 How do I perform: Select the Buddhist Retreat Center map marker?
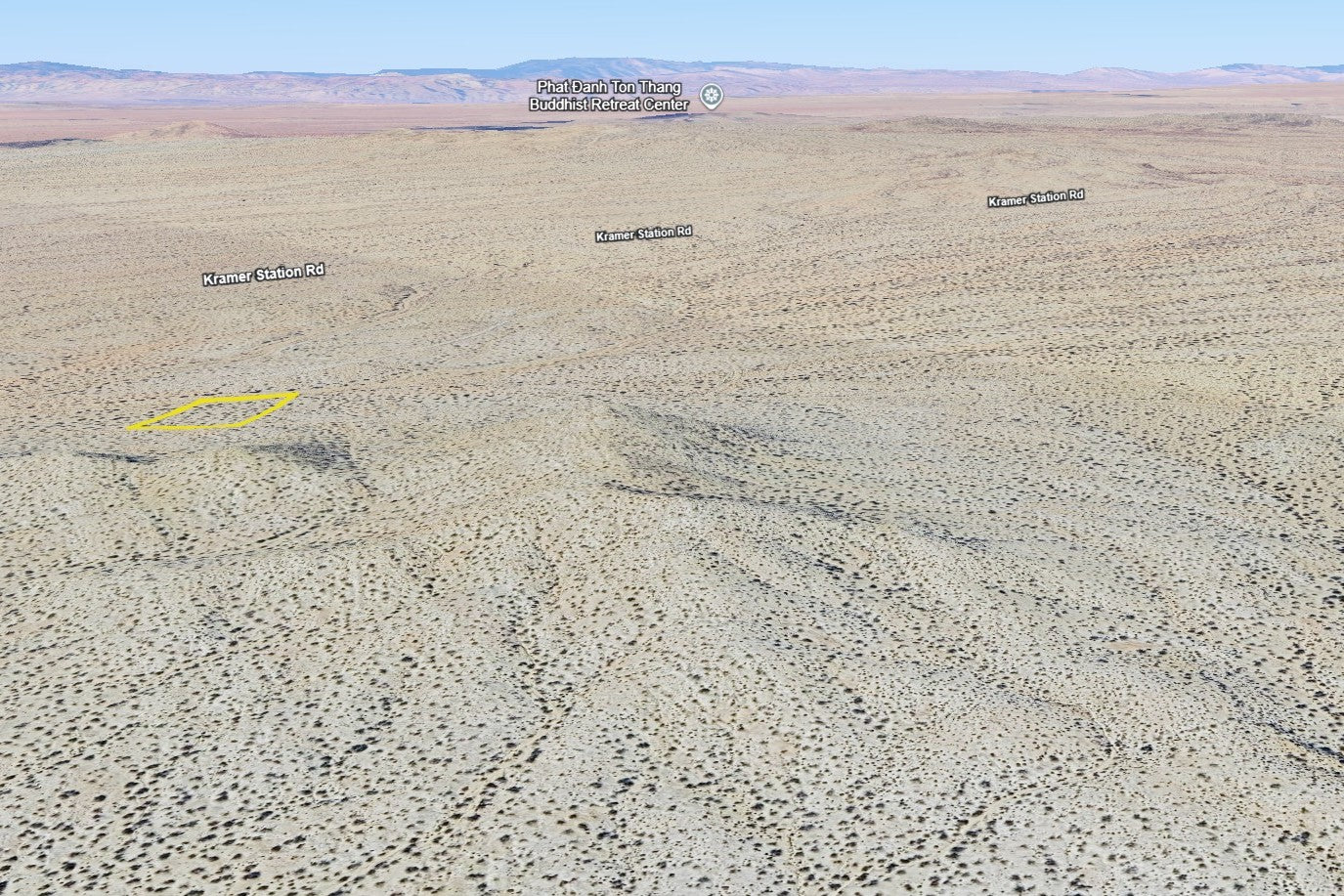(714, 96)
